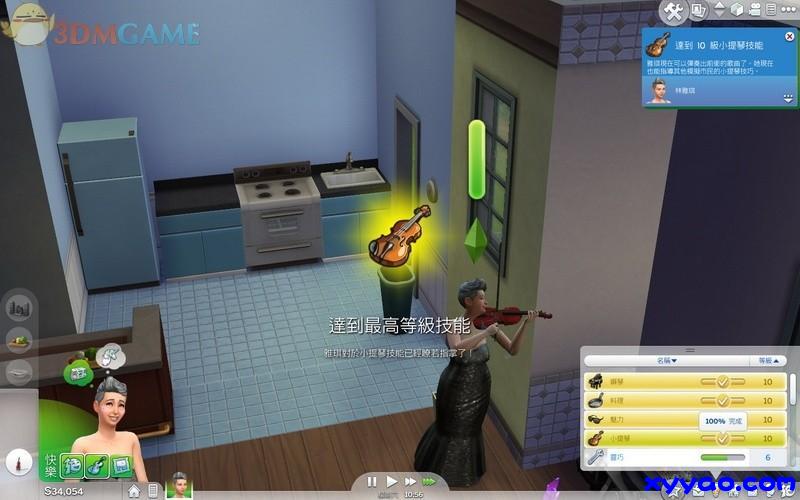Sort skills by name column header
This screenshot has width=800, height=500.
(667, 360)
